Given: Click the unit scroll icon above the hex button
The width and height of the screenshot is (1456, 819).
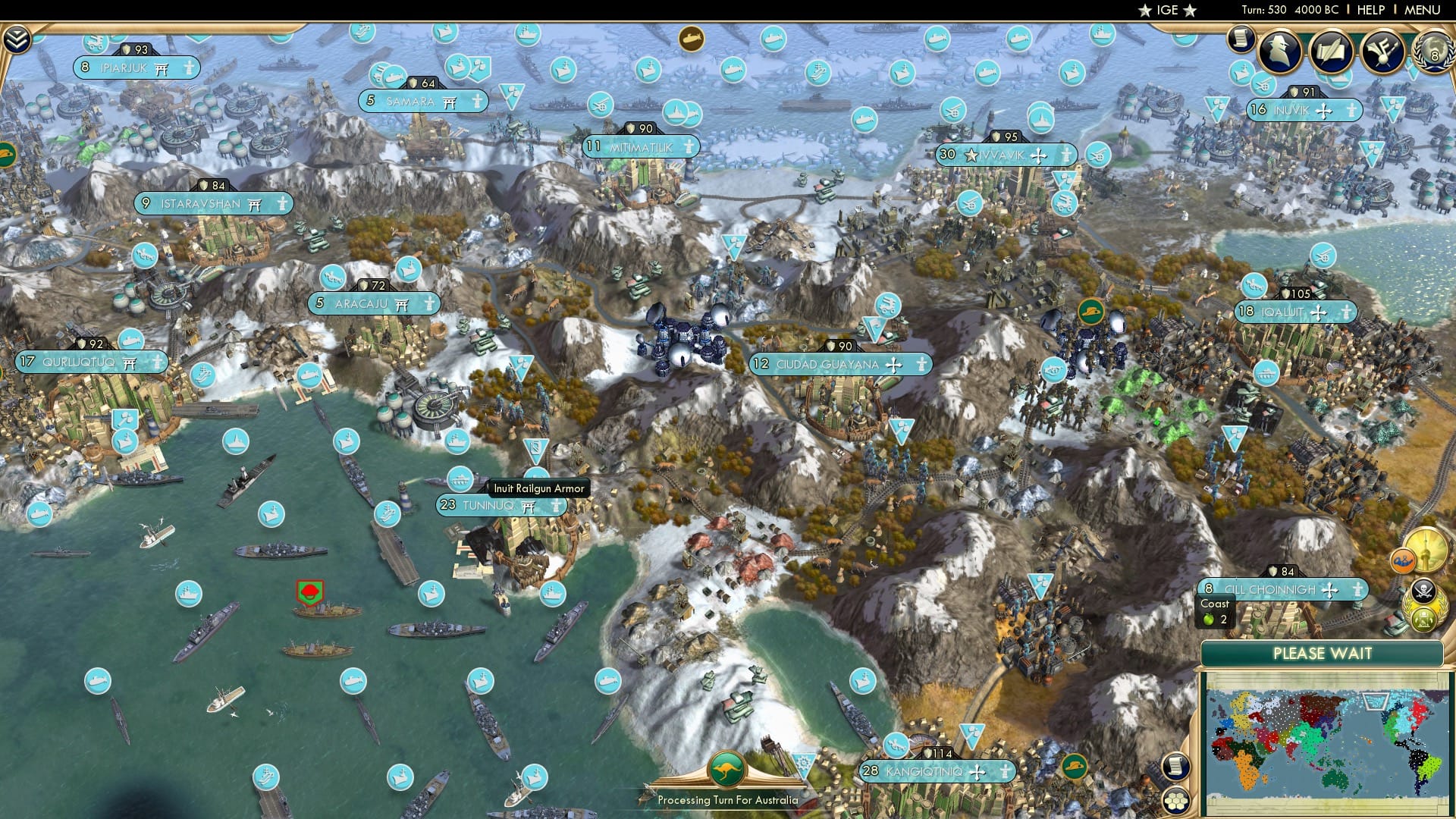Looking at the screenshot, I should pos(1176,767).
